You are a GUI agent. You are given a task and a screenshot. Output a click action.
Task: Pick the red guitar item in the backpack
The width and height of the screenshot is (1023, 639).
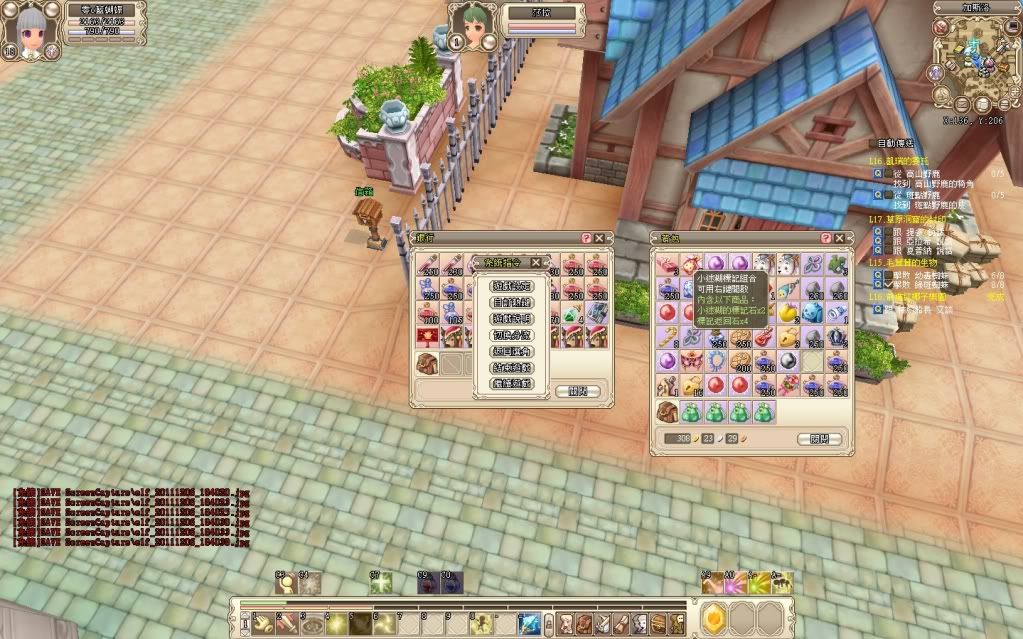pos(763,337)
